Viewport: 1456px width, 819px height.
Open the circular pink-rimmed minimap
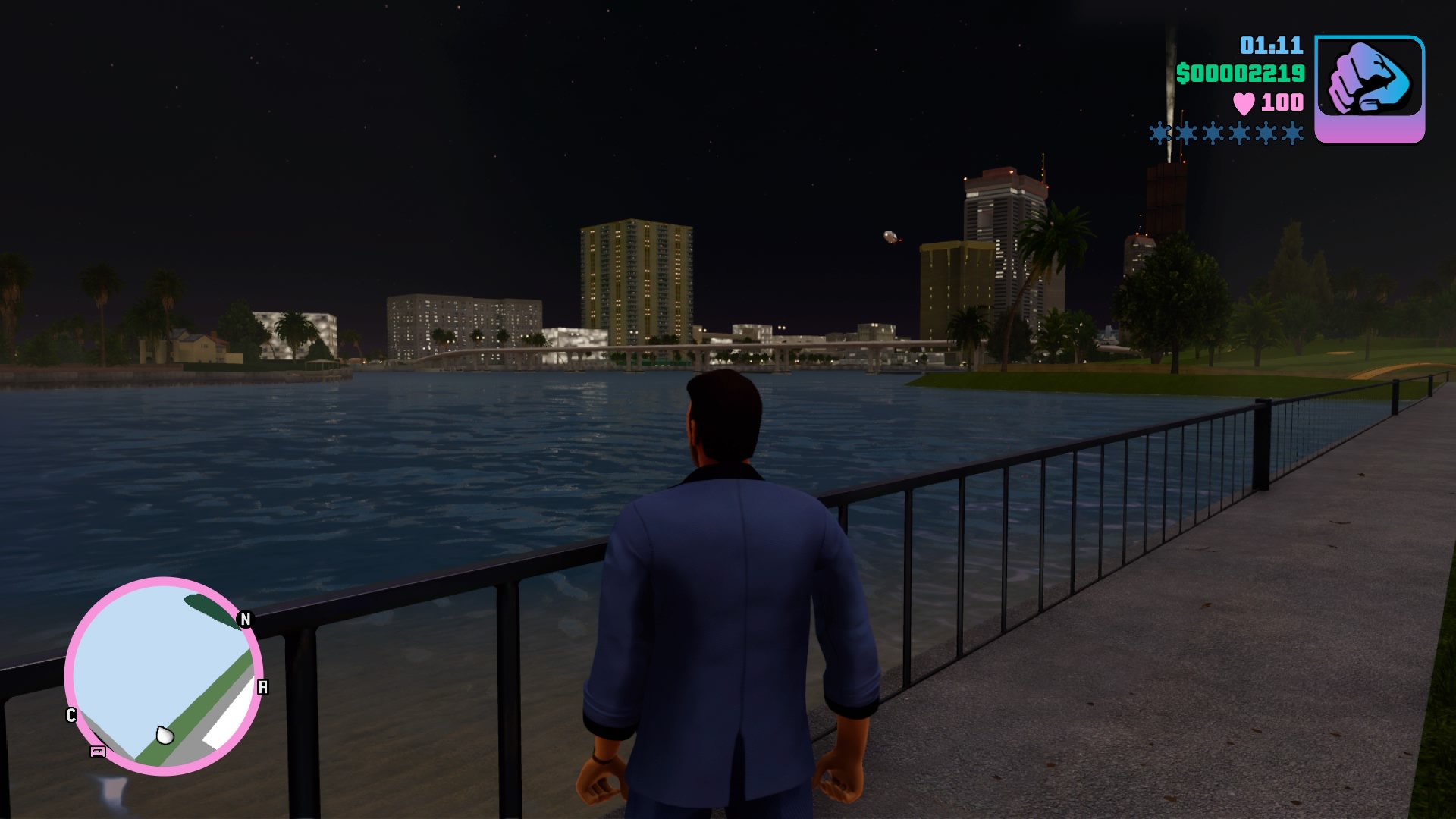coord(164,675)
